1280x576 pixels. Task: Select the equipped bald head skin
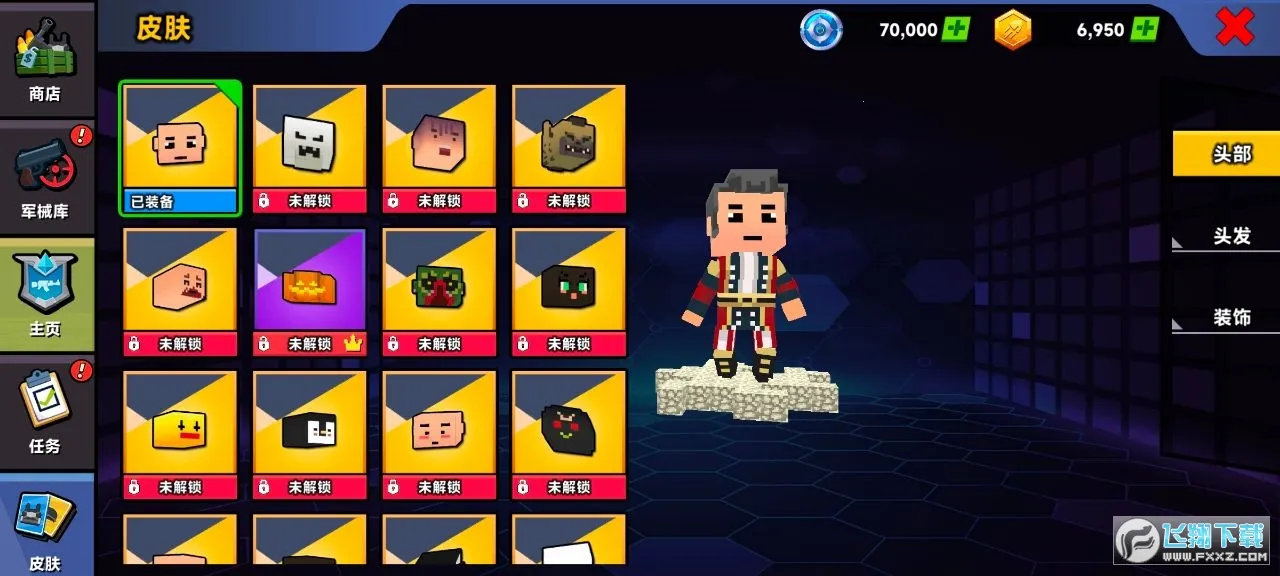[180, 149]
